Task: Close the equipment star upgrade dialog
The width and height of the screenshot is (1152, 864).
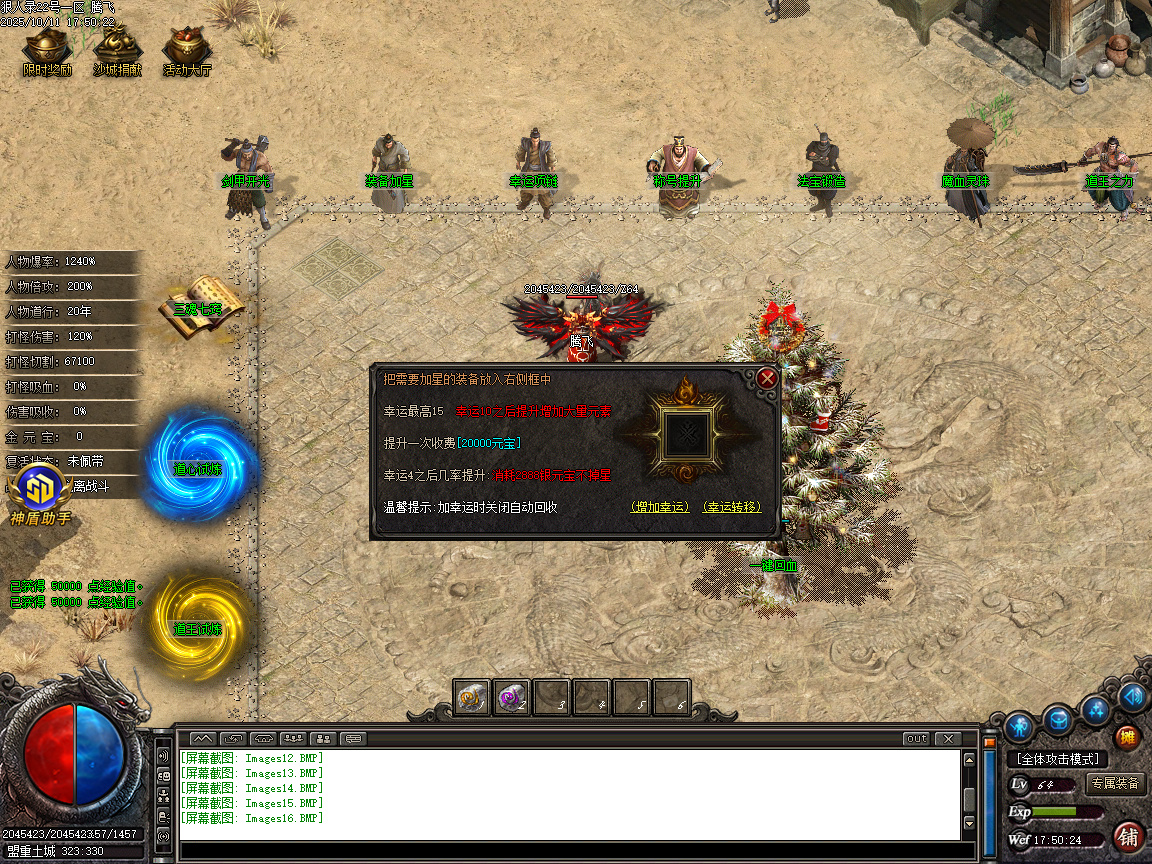Action: click(x=767, y=378)
